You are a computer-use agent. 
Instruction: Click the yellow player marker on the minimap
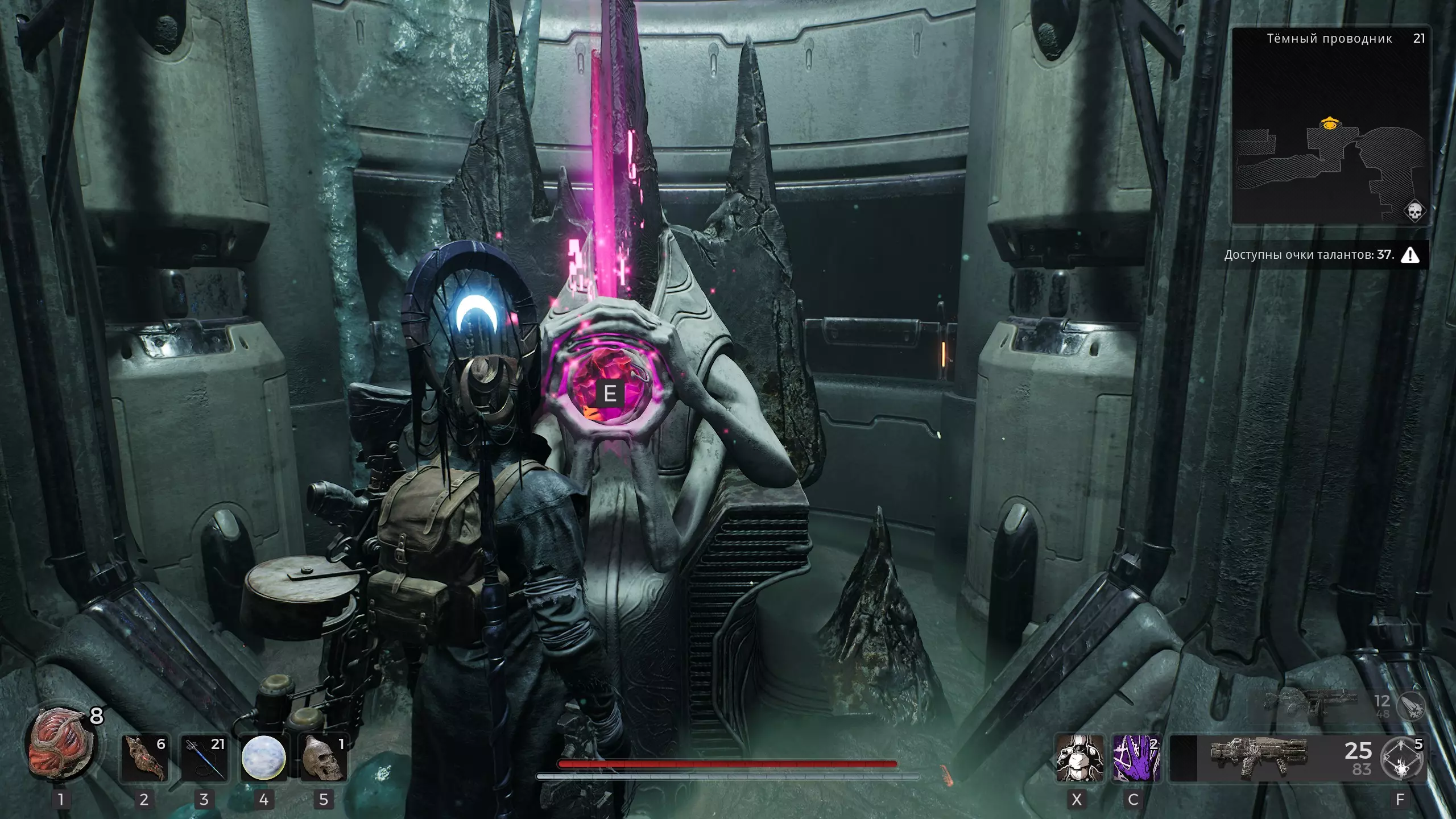(1329, 123)
